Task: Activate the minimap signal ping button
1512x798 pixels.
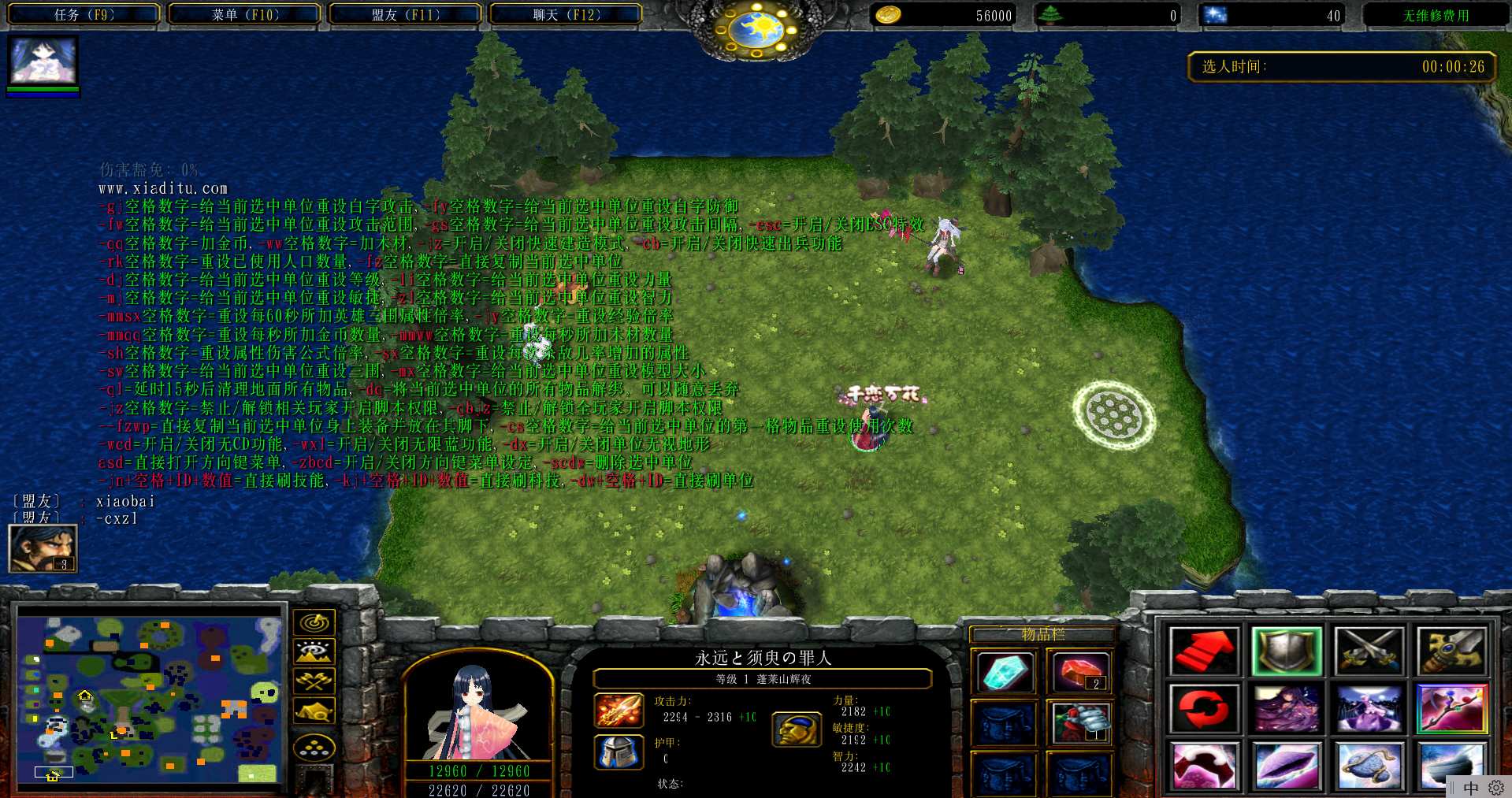Action: point(314,622)
